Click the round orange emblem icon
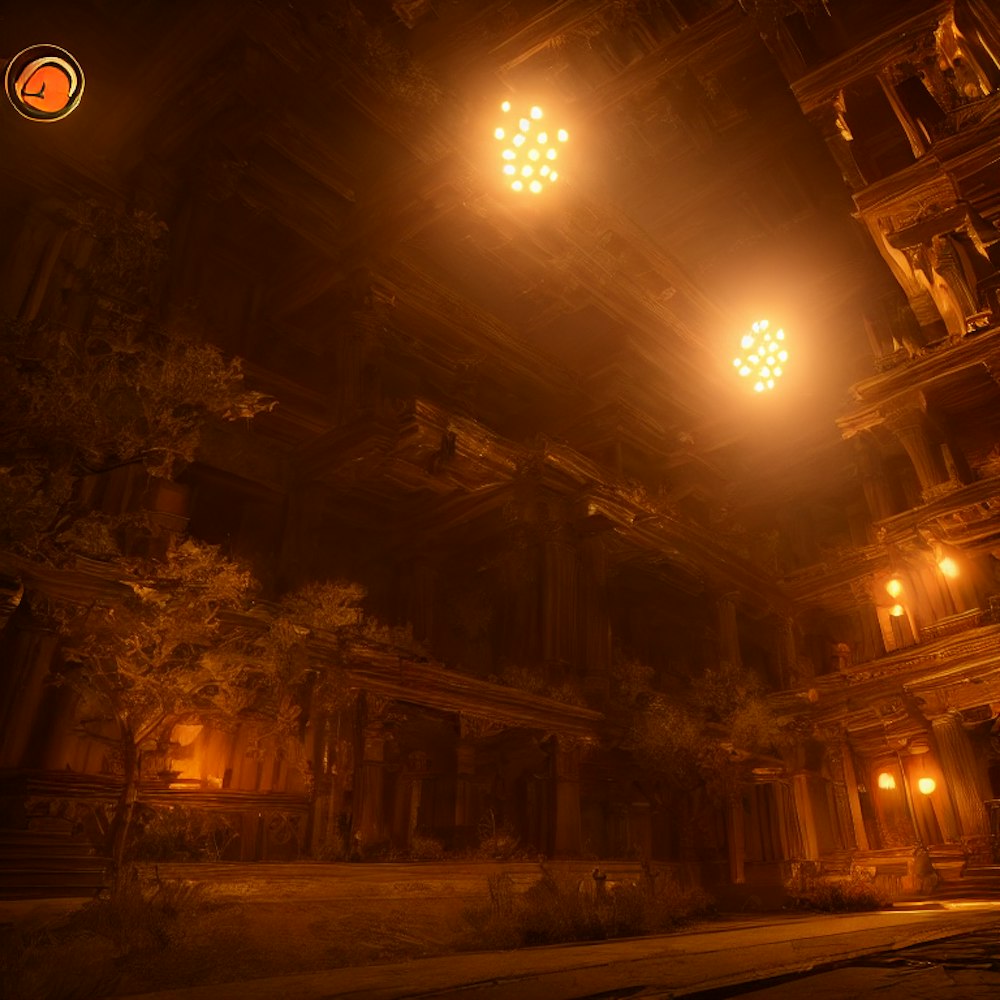 (x=45, y=83)
